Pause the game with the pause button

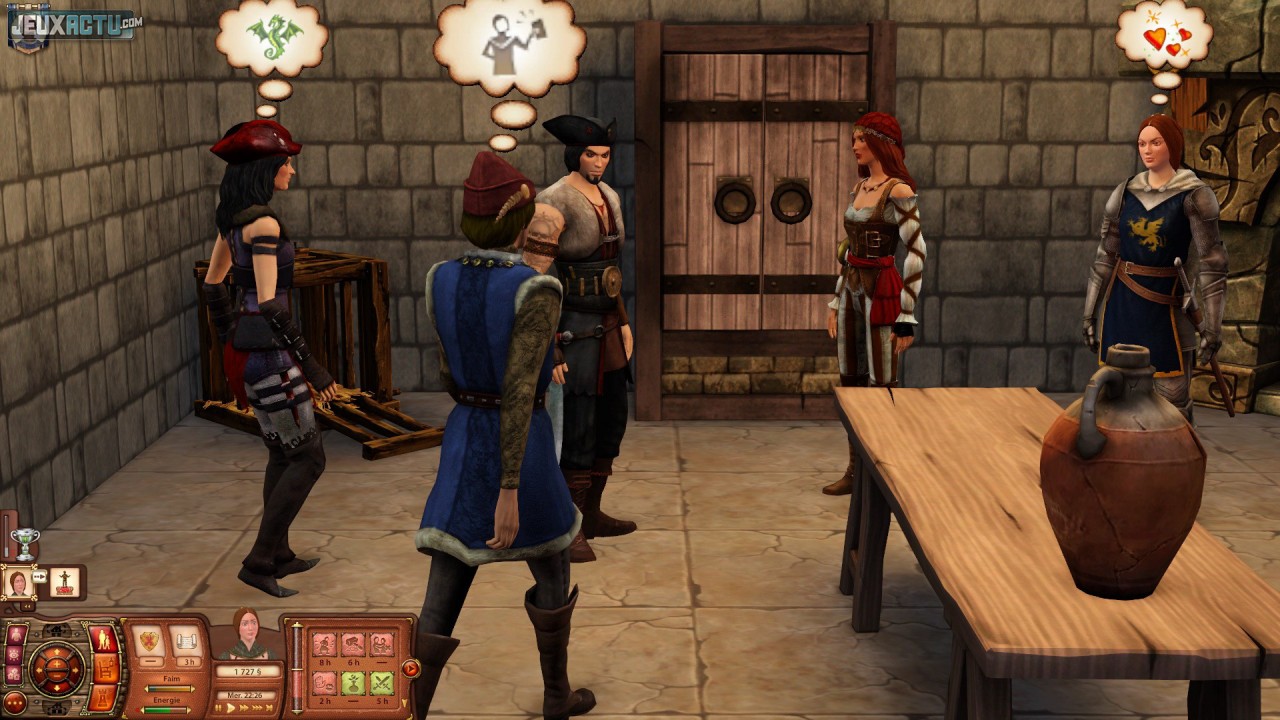[x=218, y=707]
